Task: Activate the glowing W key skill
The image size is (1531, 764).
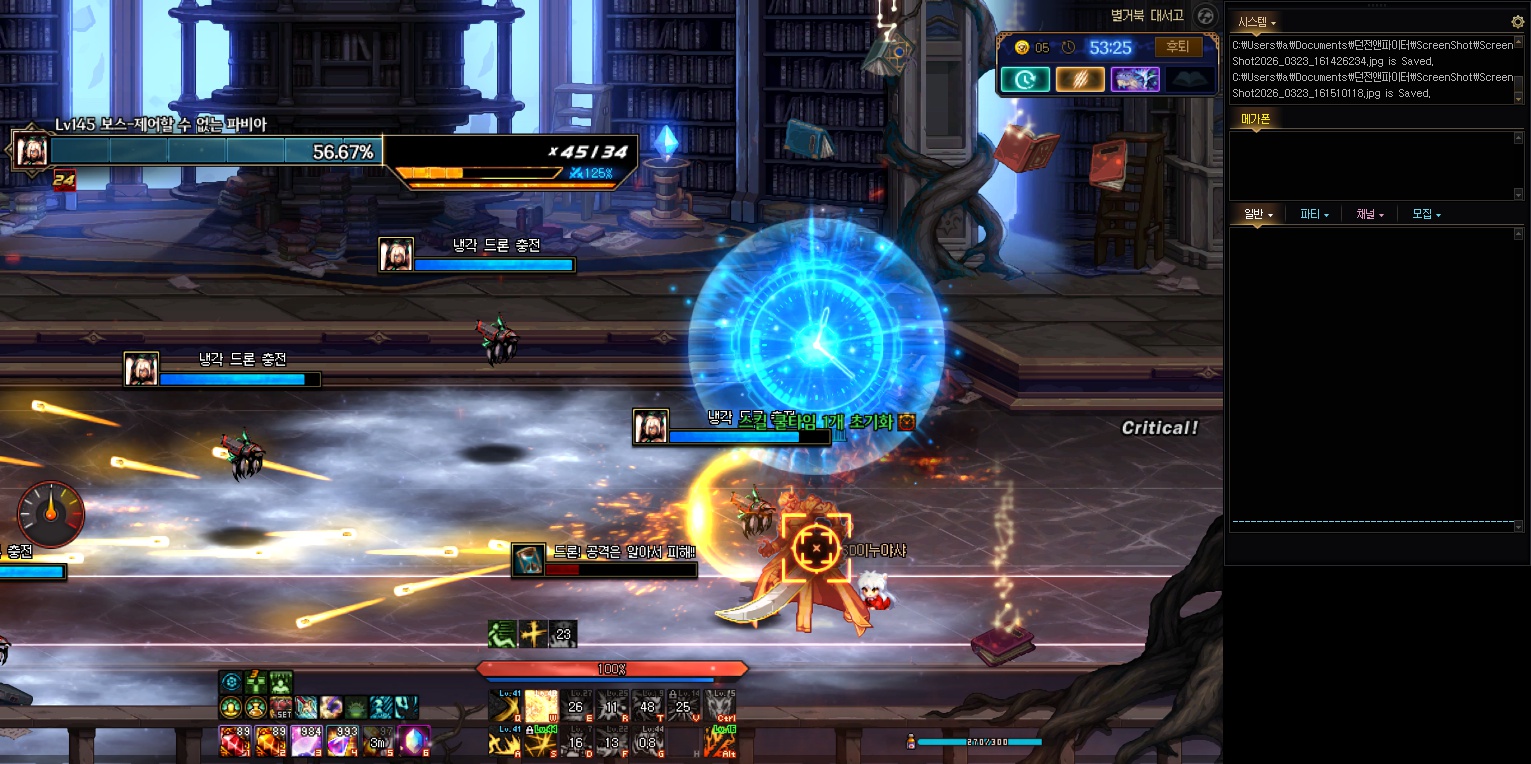Action: click(541, 706)
